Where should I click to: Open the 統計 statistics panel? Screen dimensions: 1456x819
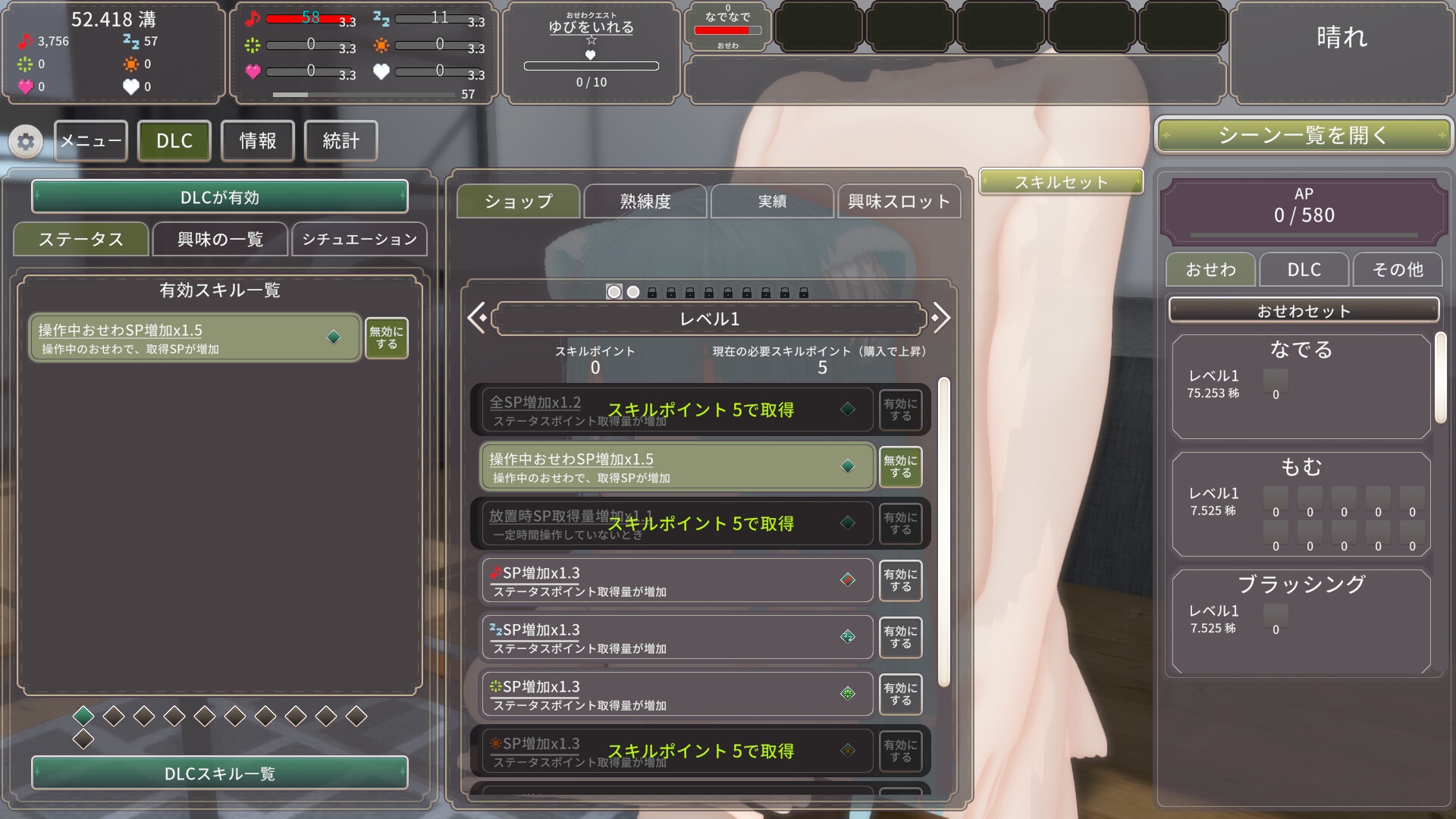[340, 141]
